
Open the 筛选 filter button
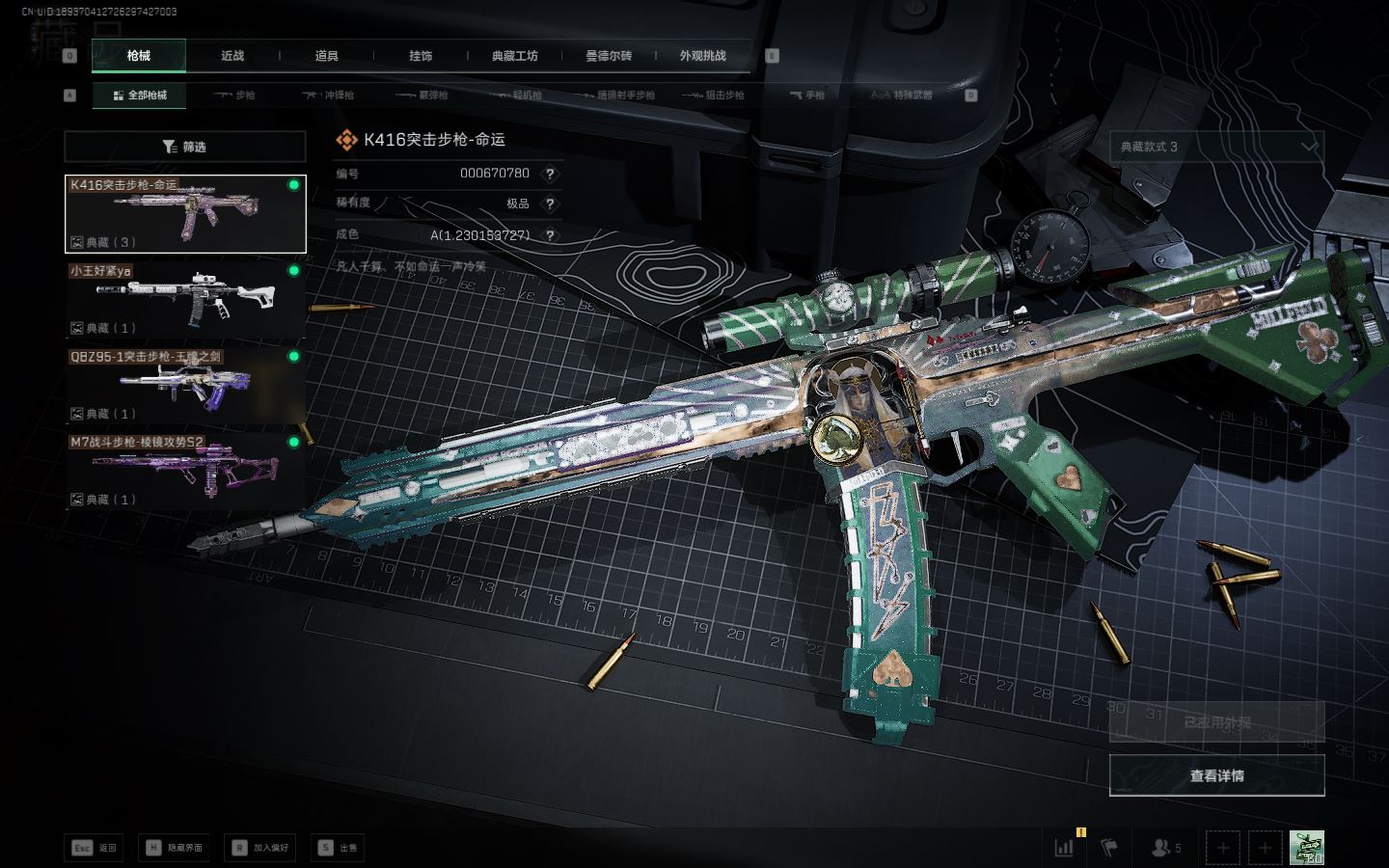[185, 147]
